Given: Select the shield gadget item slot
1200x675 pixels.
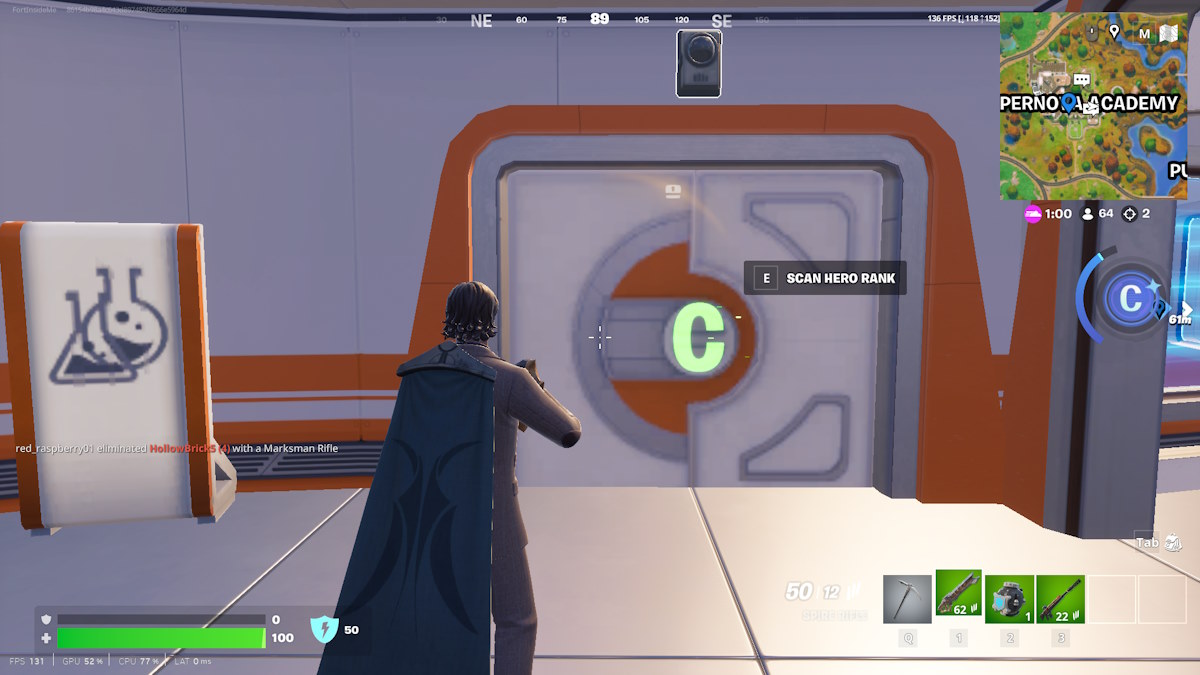Looking at the screenshot, I should click(x=1009, y=599).
